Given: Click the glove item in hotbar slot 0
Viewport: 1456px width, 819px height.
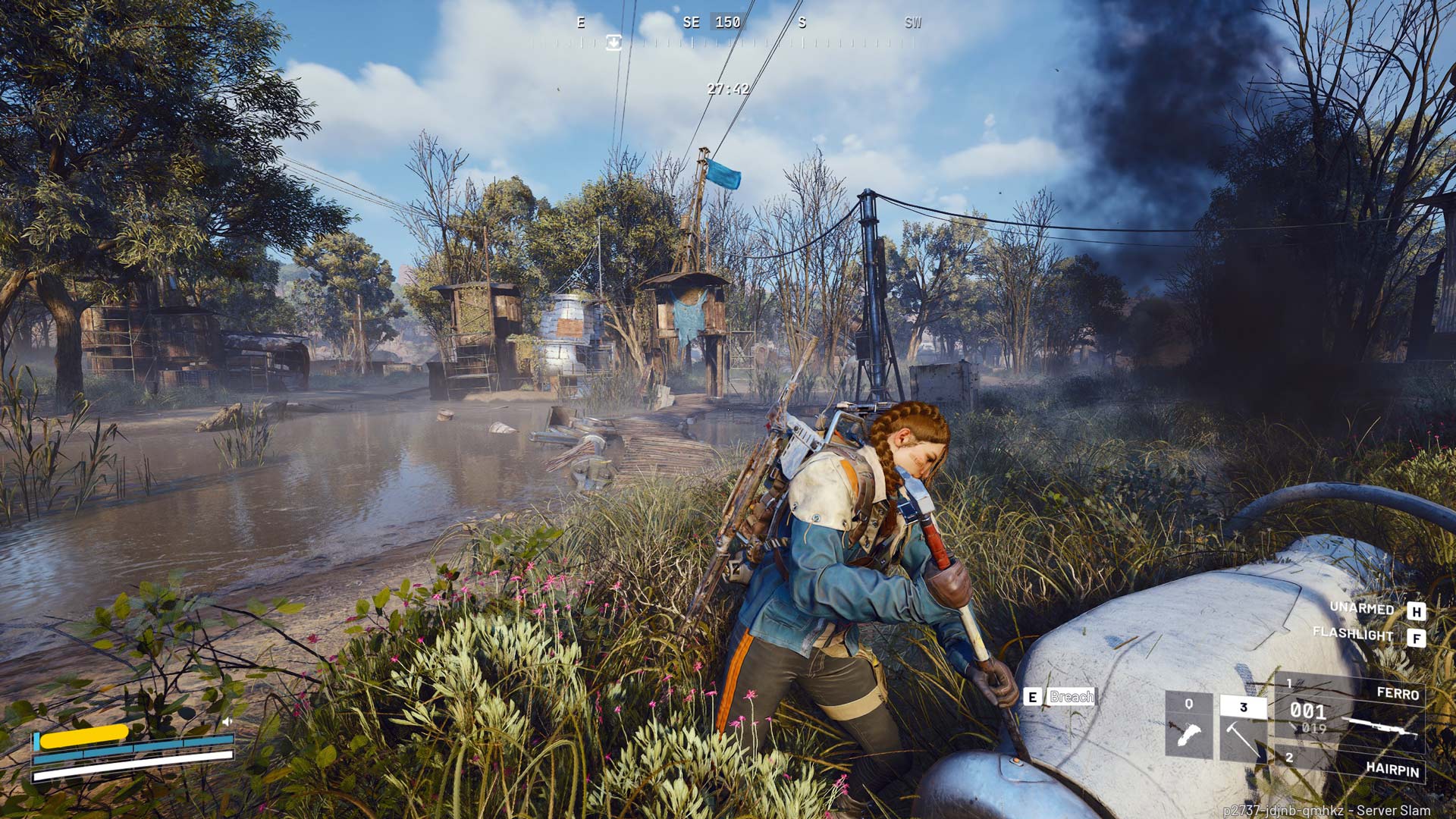Looking at the screenshot, I should pos(1188,734).
